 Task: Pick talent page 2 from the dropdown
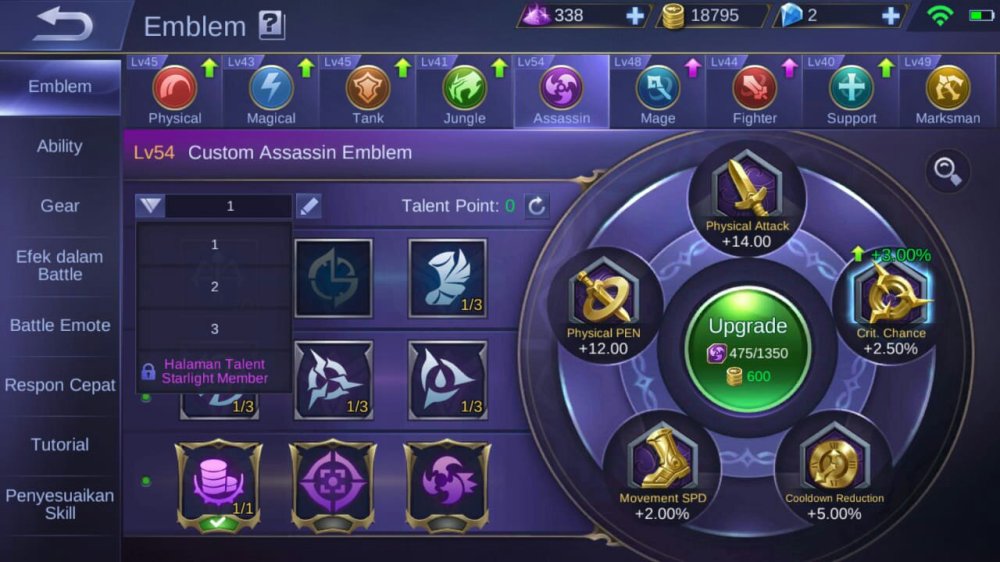(215, 287)
